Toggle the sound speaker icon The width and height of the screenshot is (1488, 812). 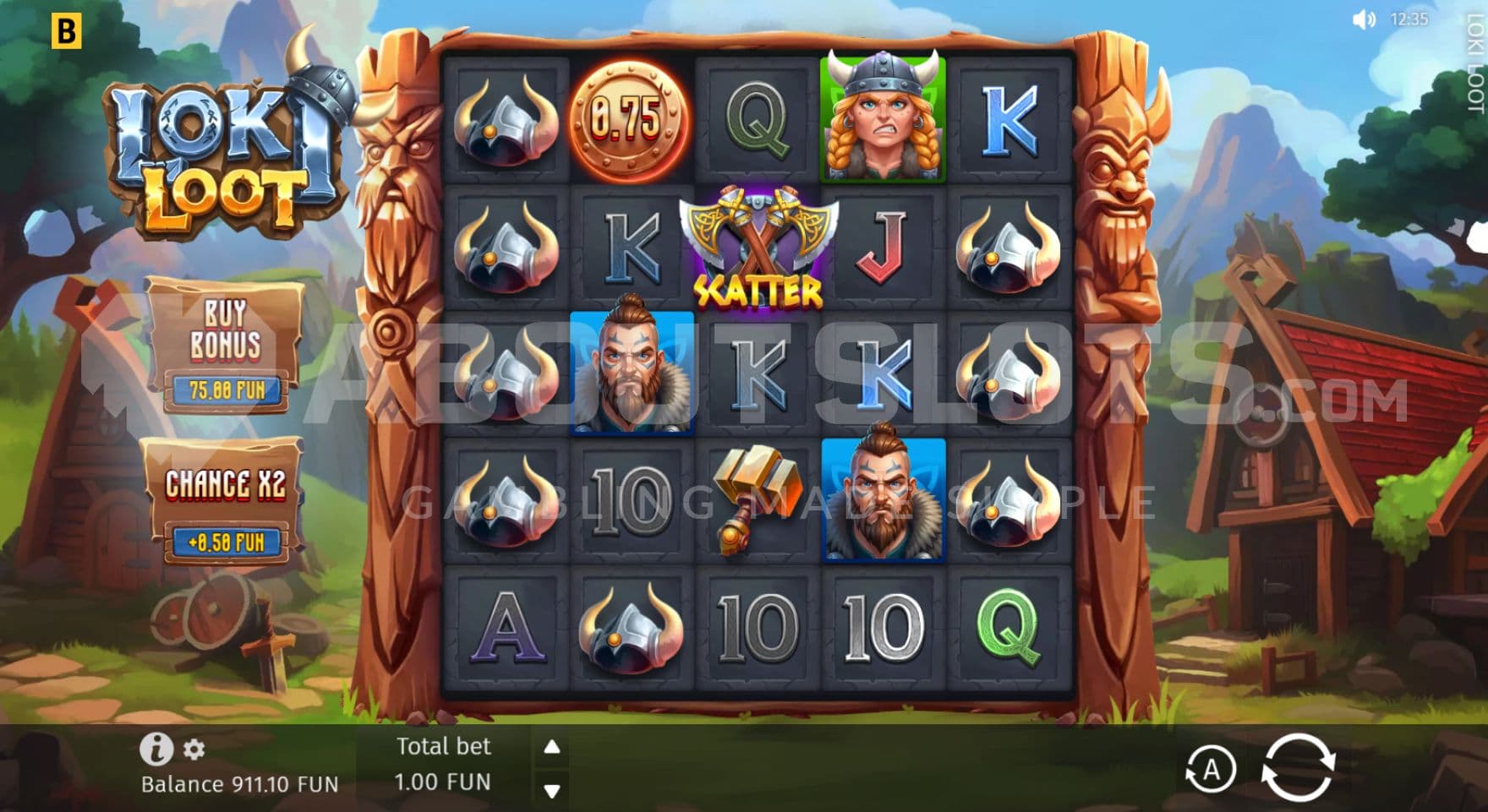click(1364, 19)
